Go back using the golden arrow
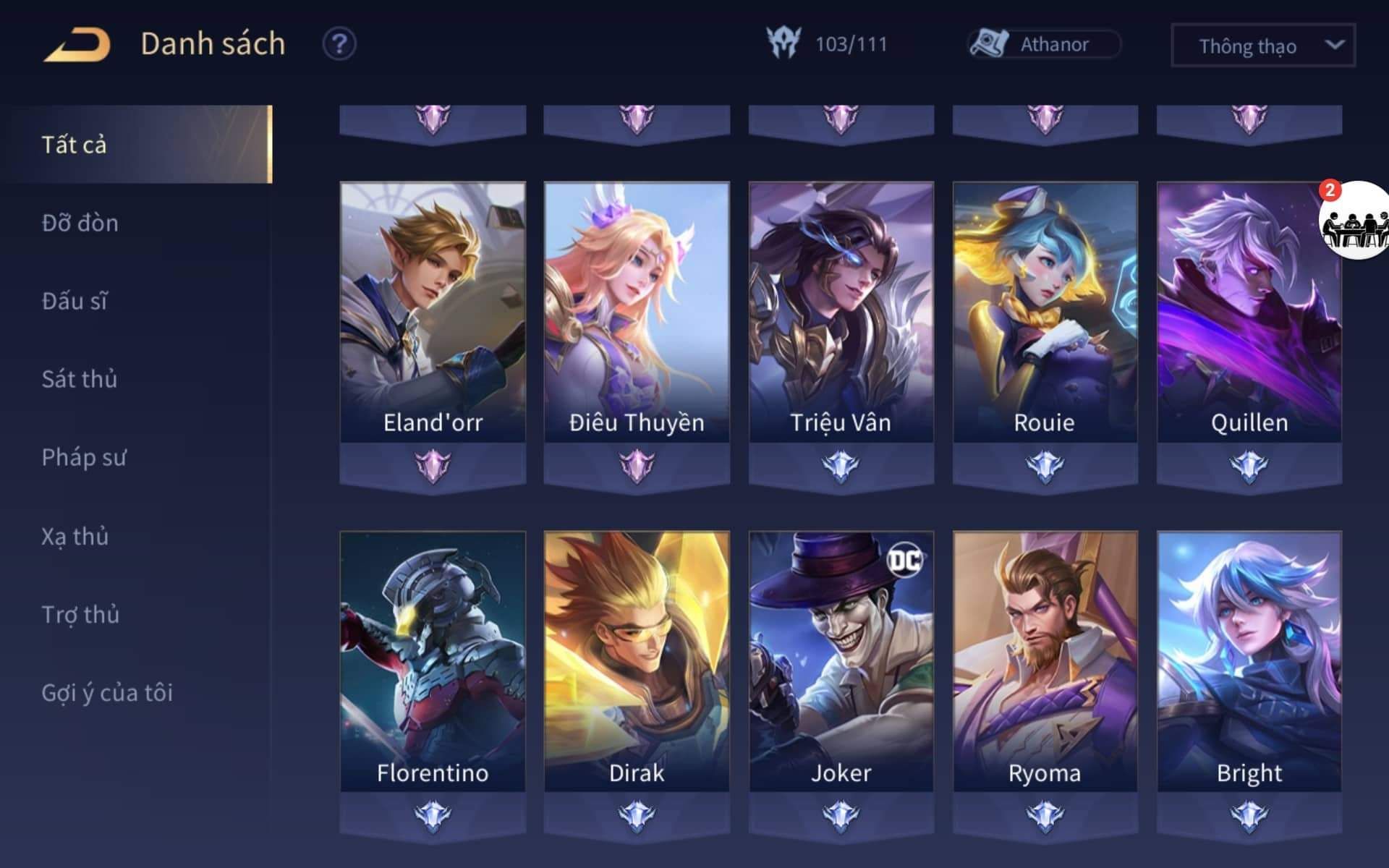The image size is (1389, 868). pos(77,45)
